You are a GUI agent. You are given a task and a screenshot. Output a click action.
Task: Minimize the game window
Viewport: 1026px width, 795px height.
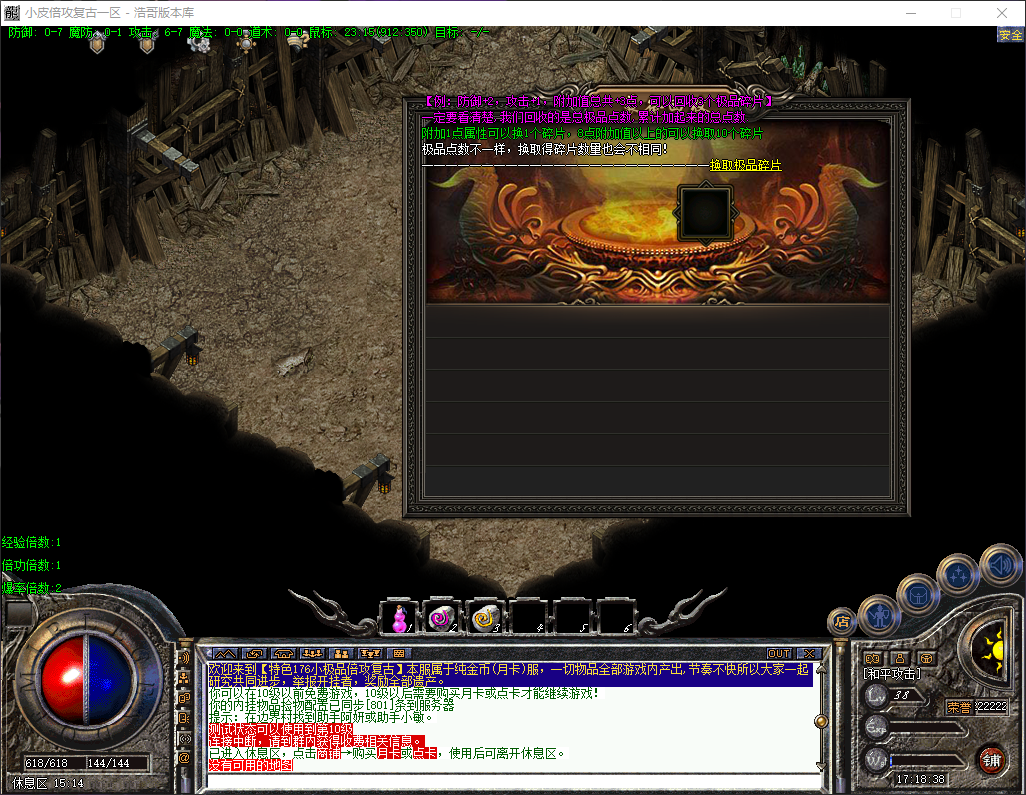coord(910,13)
